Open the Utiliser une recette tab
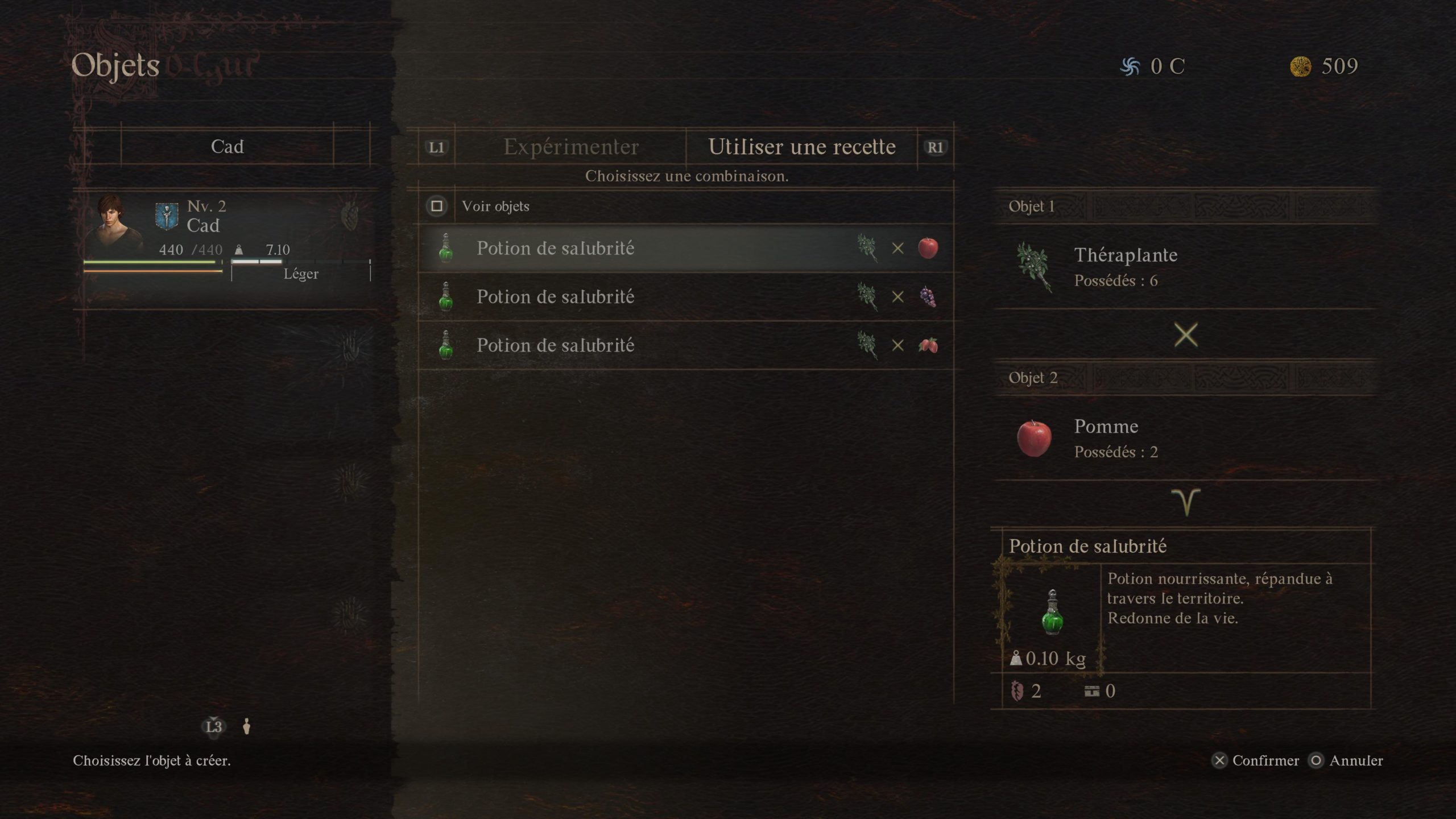 801,147
